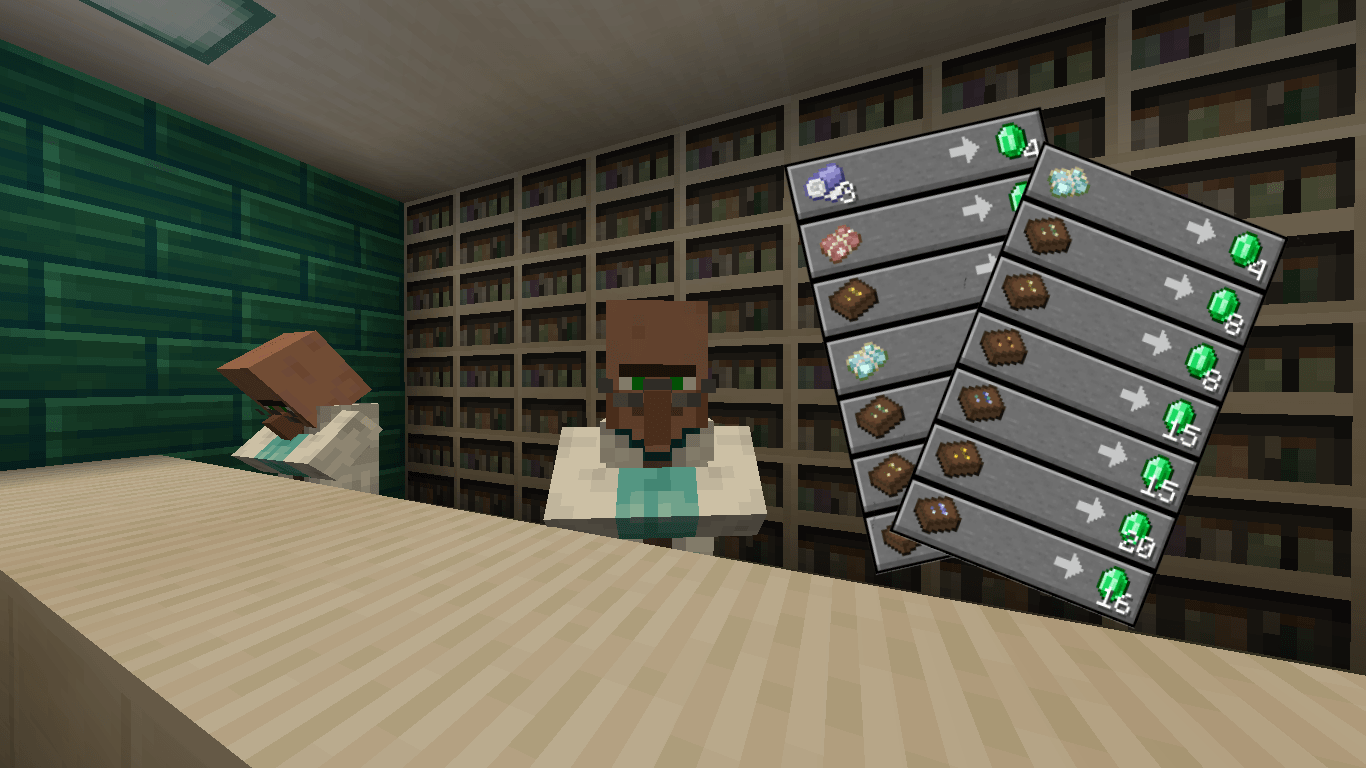Toggle the trade costing 4 emeralds

1246,249
